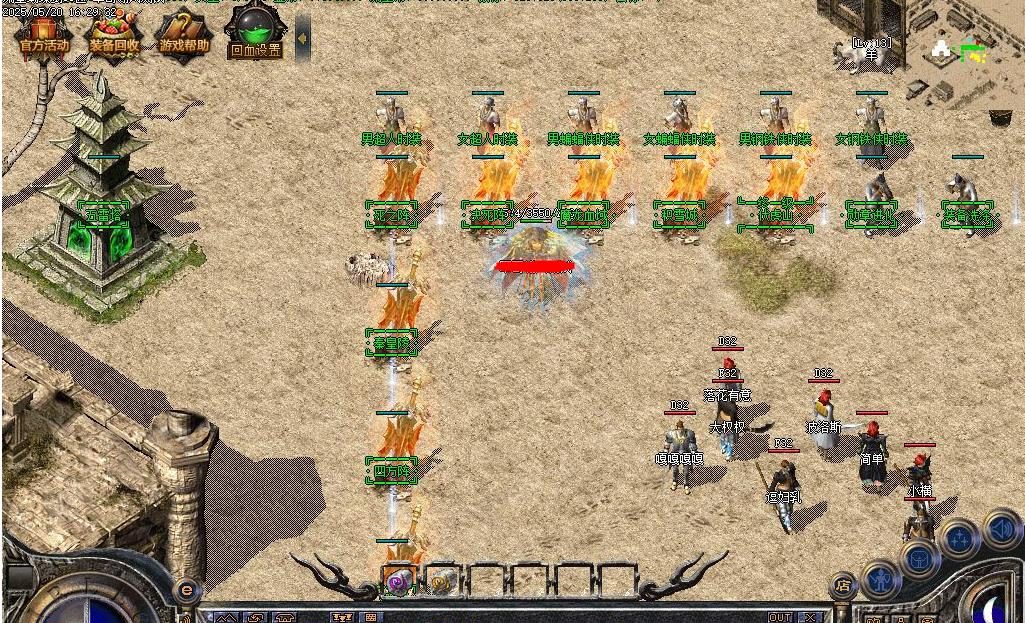Open the 回血设置 healing settings
This screenshot has height=623, width=1025.
click(x=255, y=35)
